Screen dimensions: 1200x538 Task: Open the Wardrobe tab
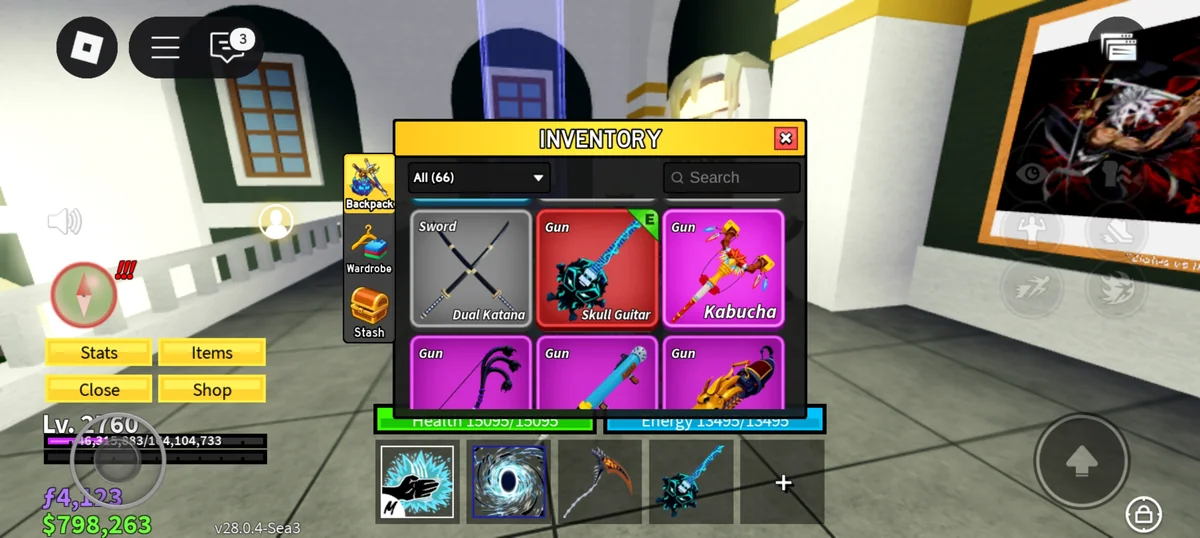[369, 248]
